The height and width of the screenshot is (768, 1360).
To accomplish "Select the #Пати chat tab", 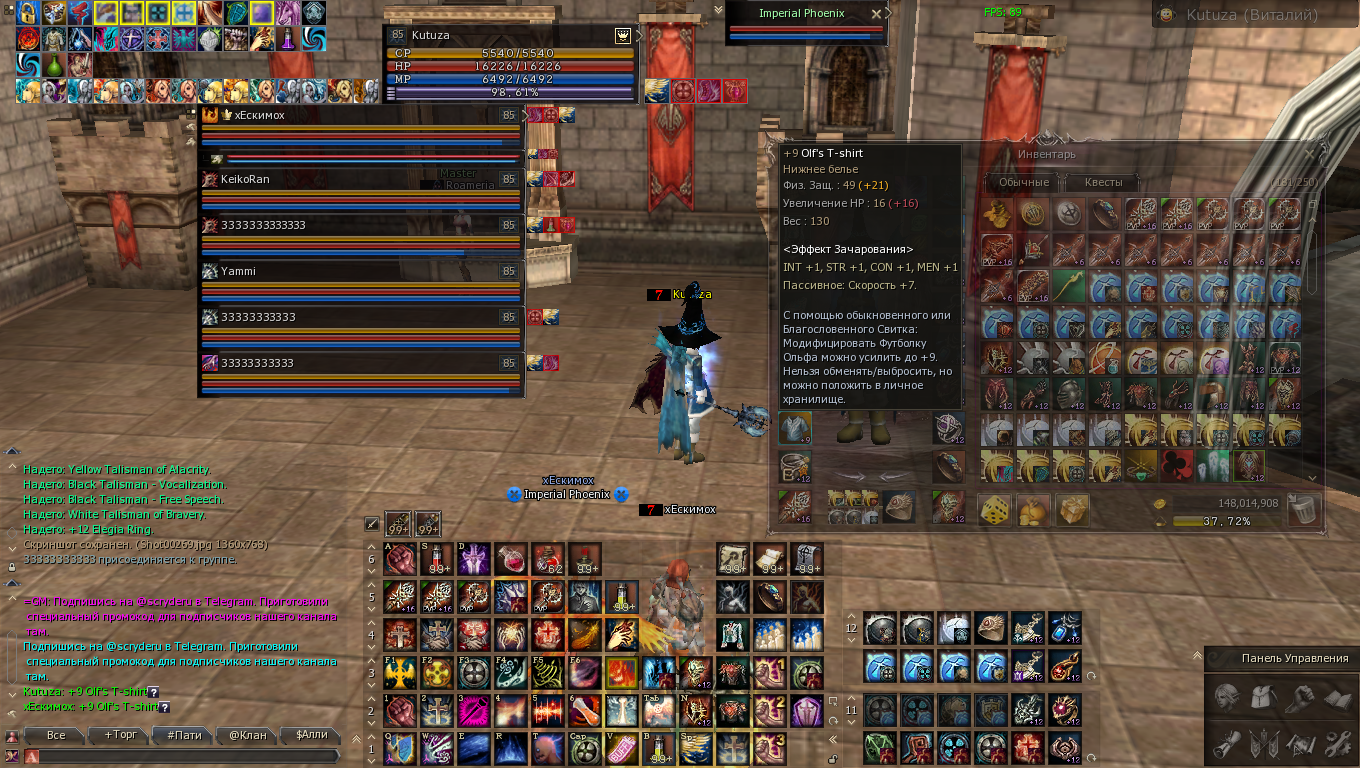I will pos(185,734).
